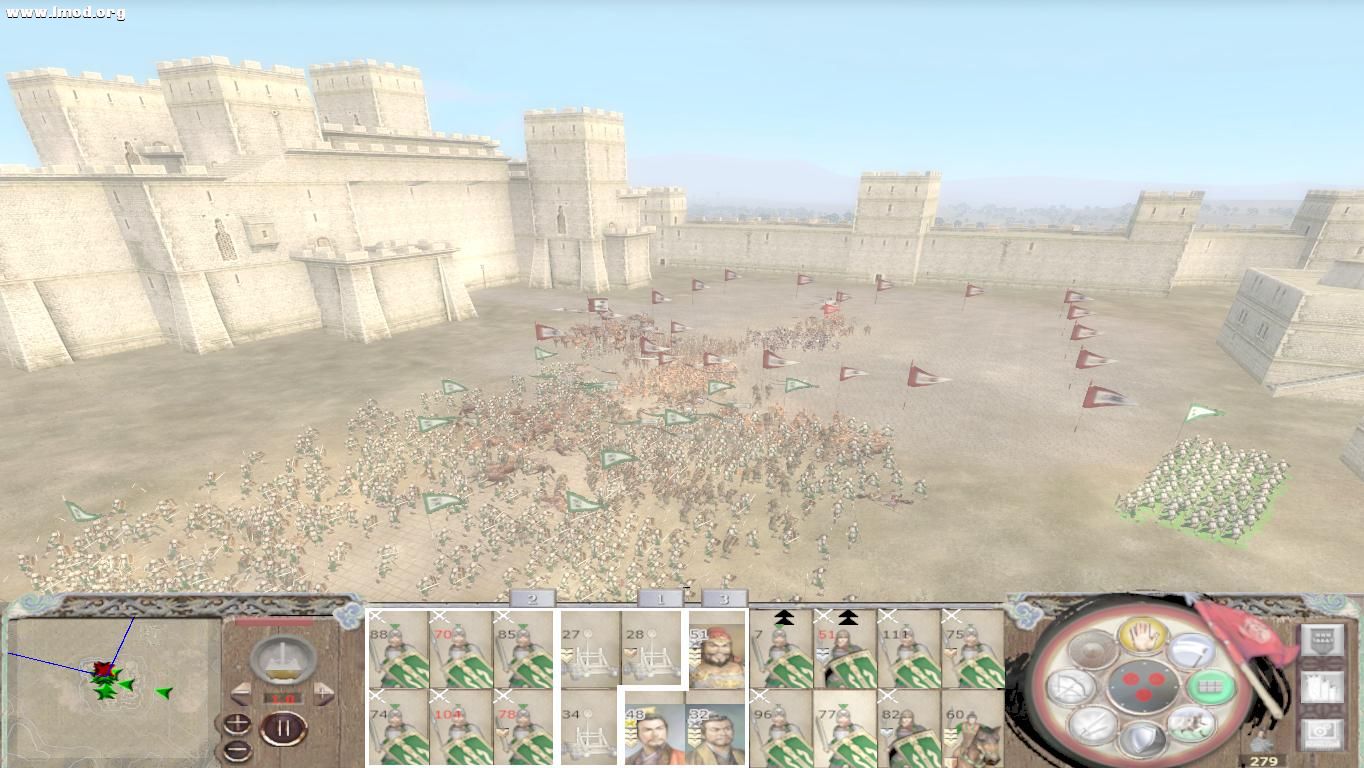
Task: Click the drum icon on the command wheel
Action: [1091, 649]
